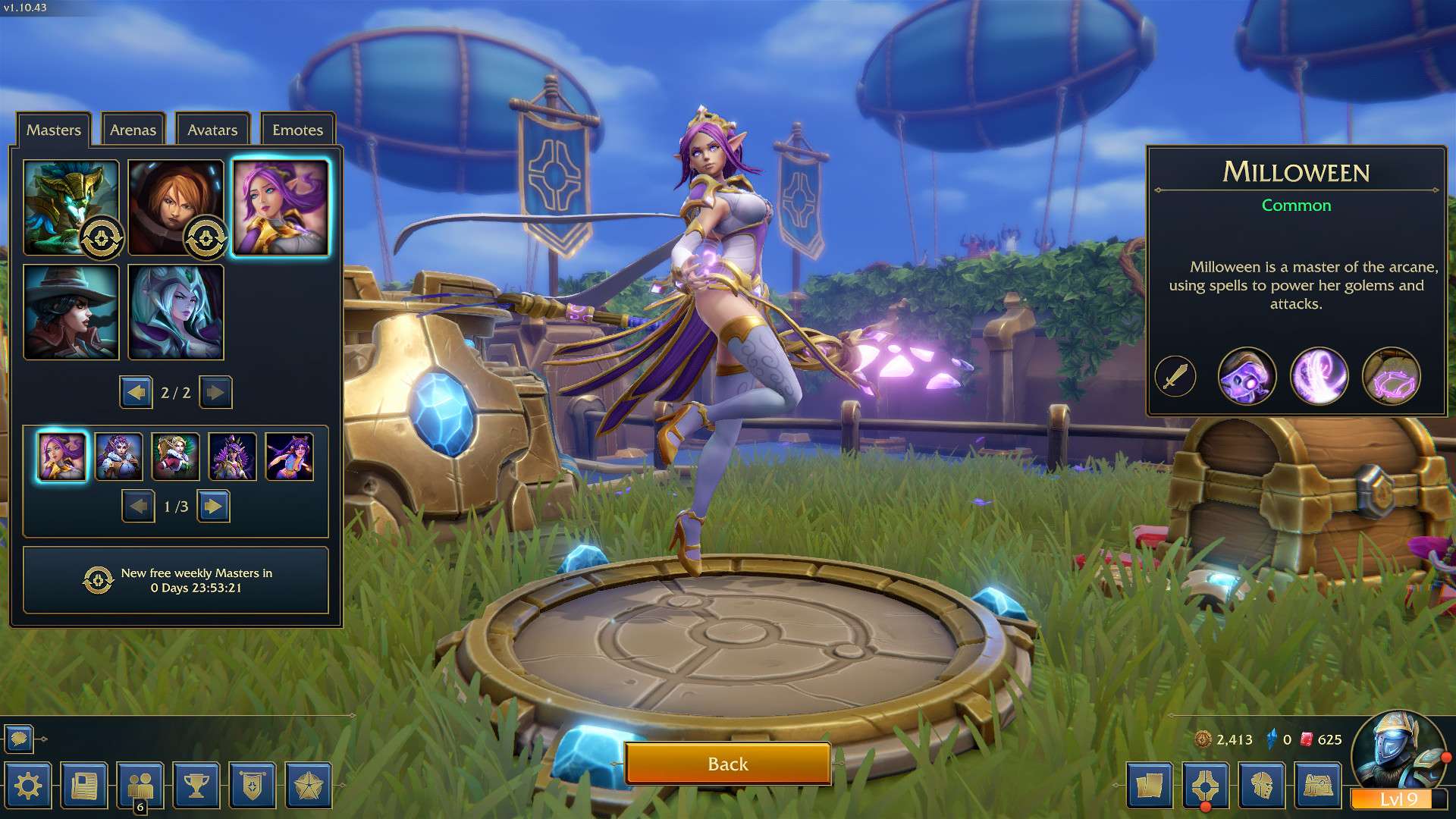Click the Back button

727,764
